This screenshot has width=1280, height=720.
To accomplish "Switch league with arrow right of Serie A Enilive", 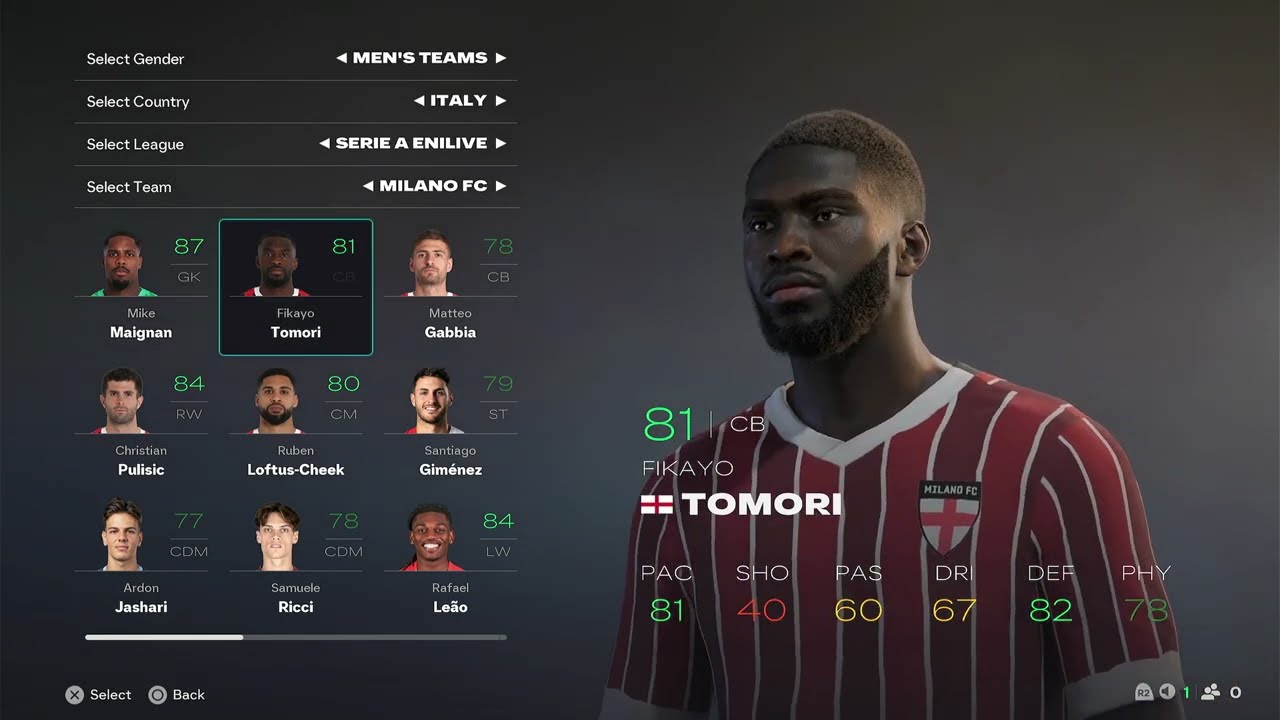I will [x=501, y=144].
